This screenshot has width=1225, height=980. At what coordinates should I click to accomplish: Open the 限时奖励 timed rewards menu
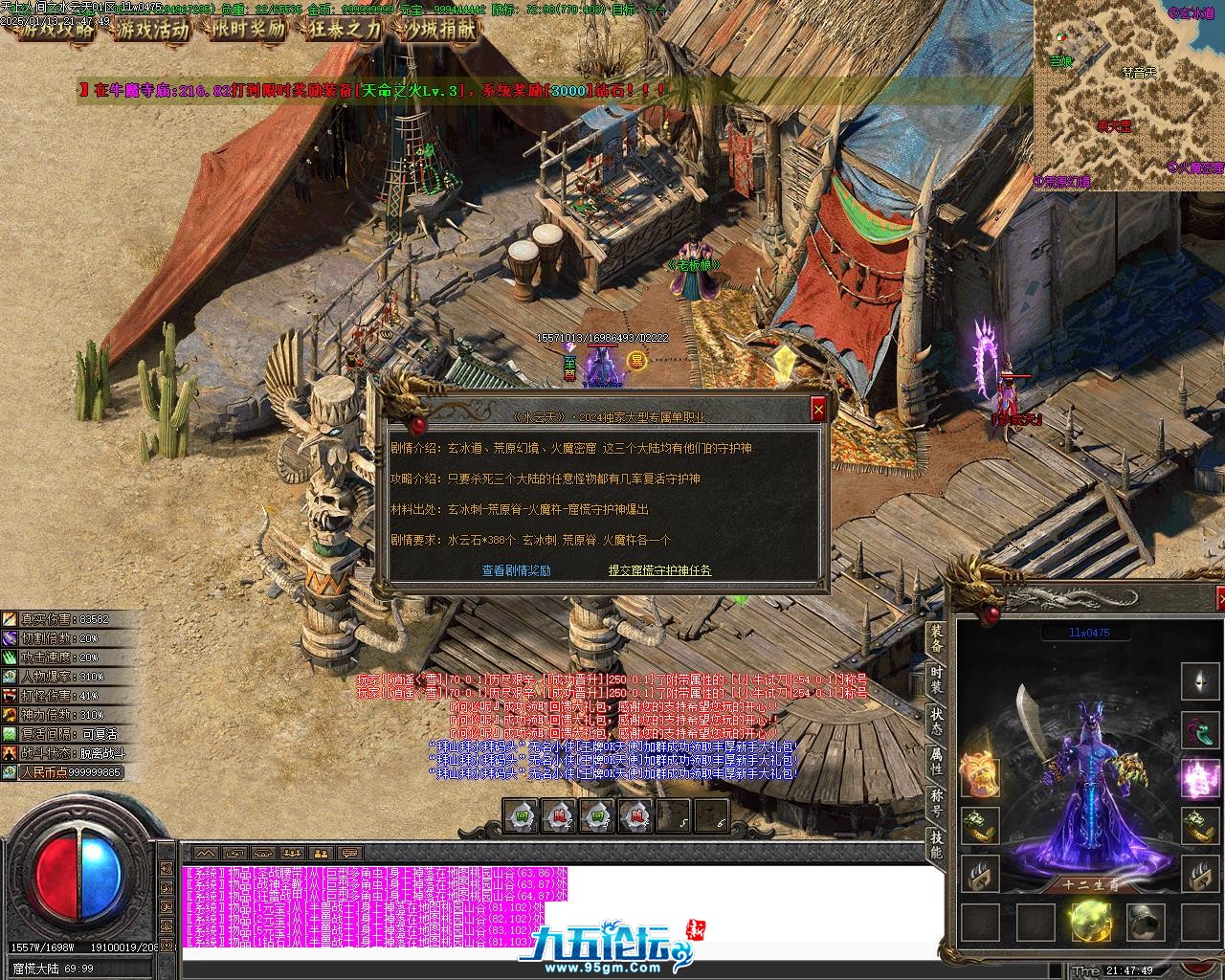pos(248,29)
